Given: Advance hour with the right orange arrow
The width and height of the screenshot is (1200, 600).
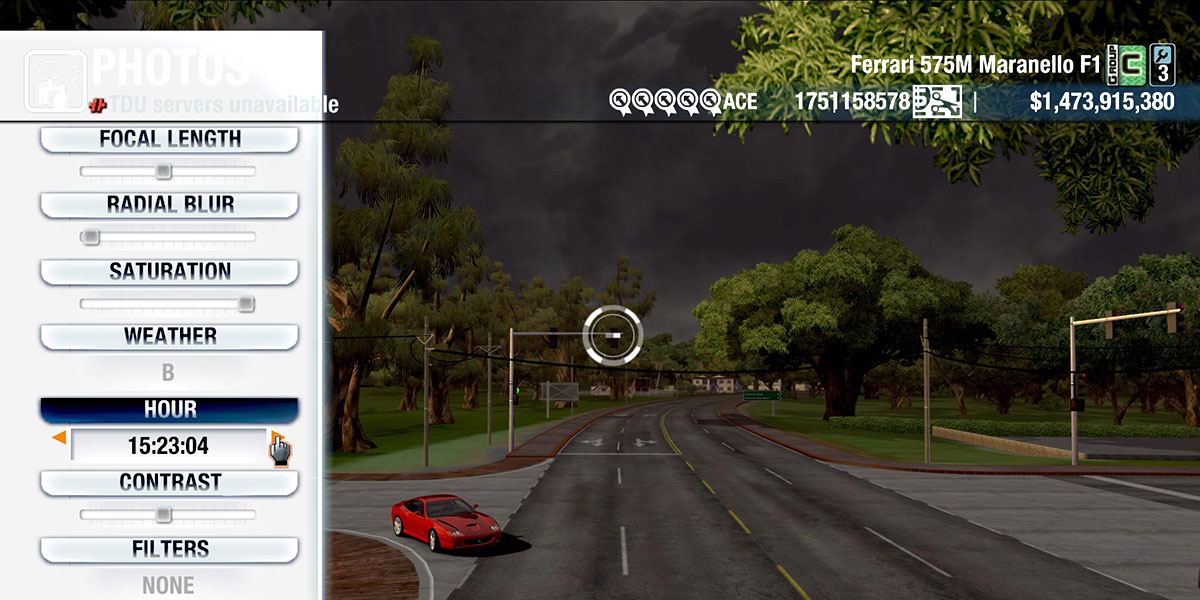Looking at the screenshot, I should point(276,438).
